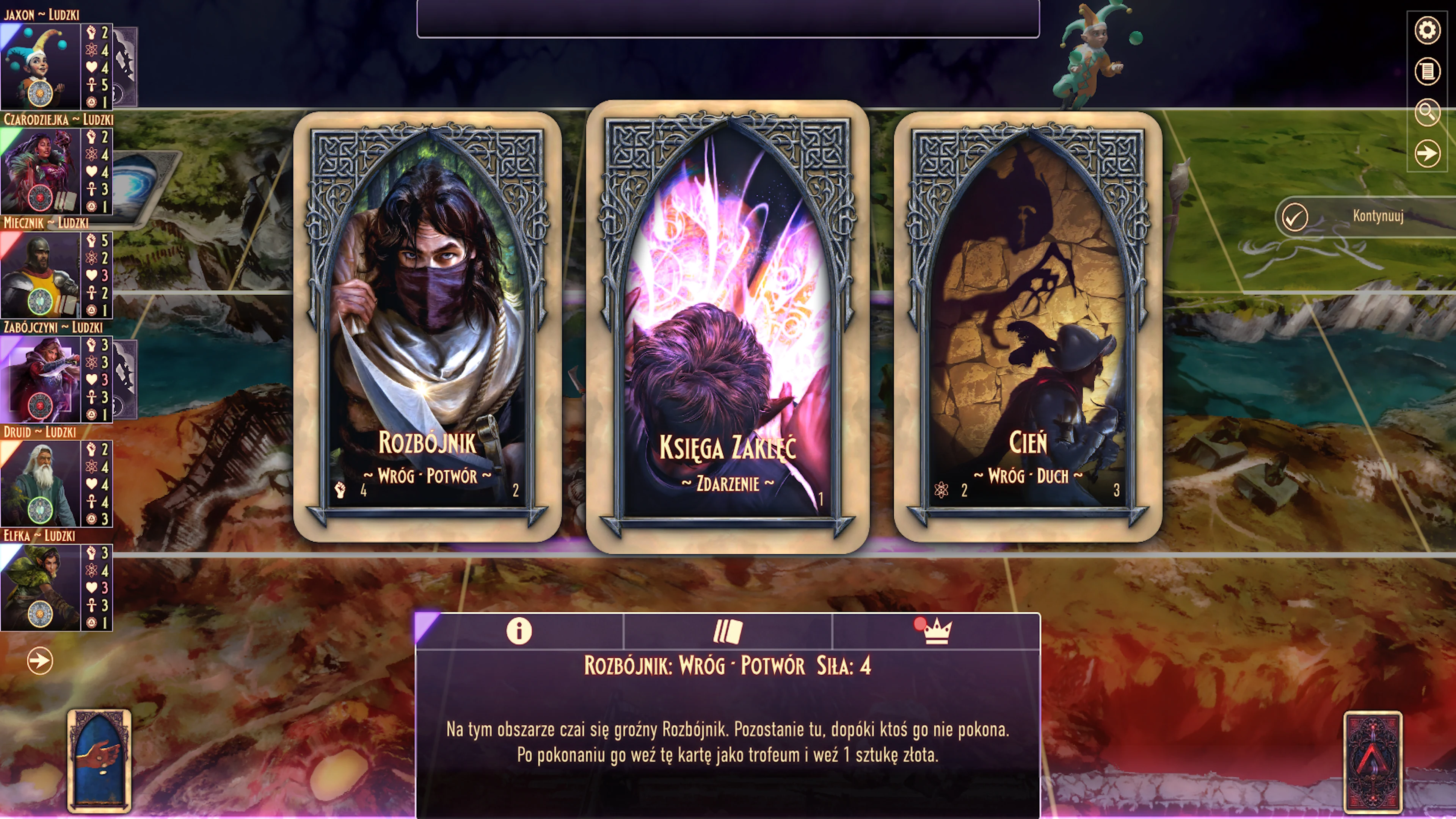Open the blue hand card deck
The image size is (1456, 819).
(99, 760)
